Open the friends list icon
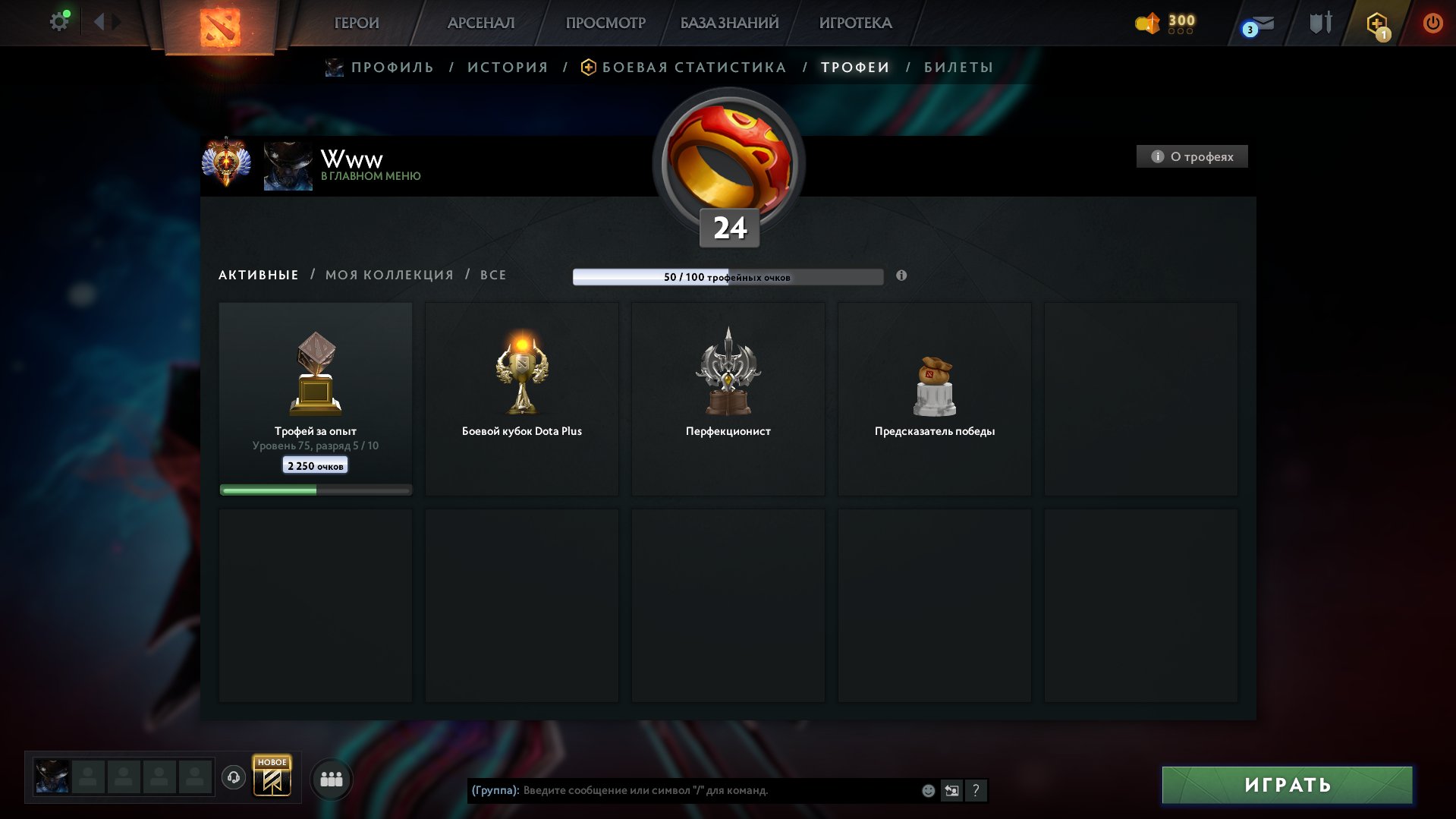Image resolution: width=1456 pixels, height=819 pixels. pos(332,780)
